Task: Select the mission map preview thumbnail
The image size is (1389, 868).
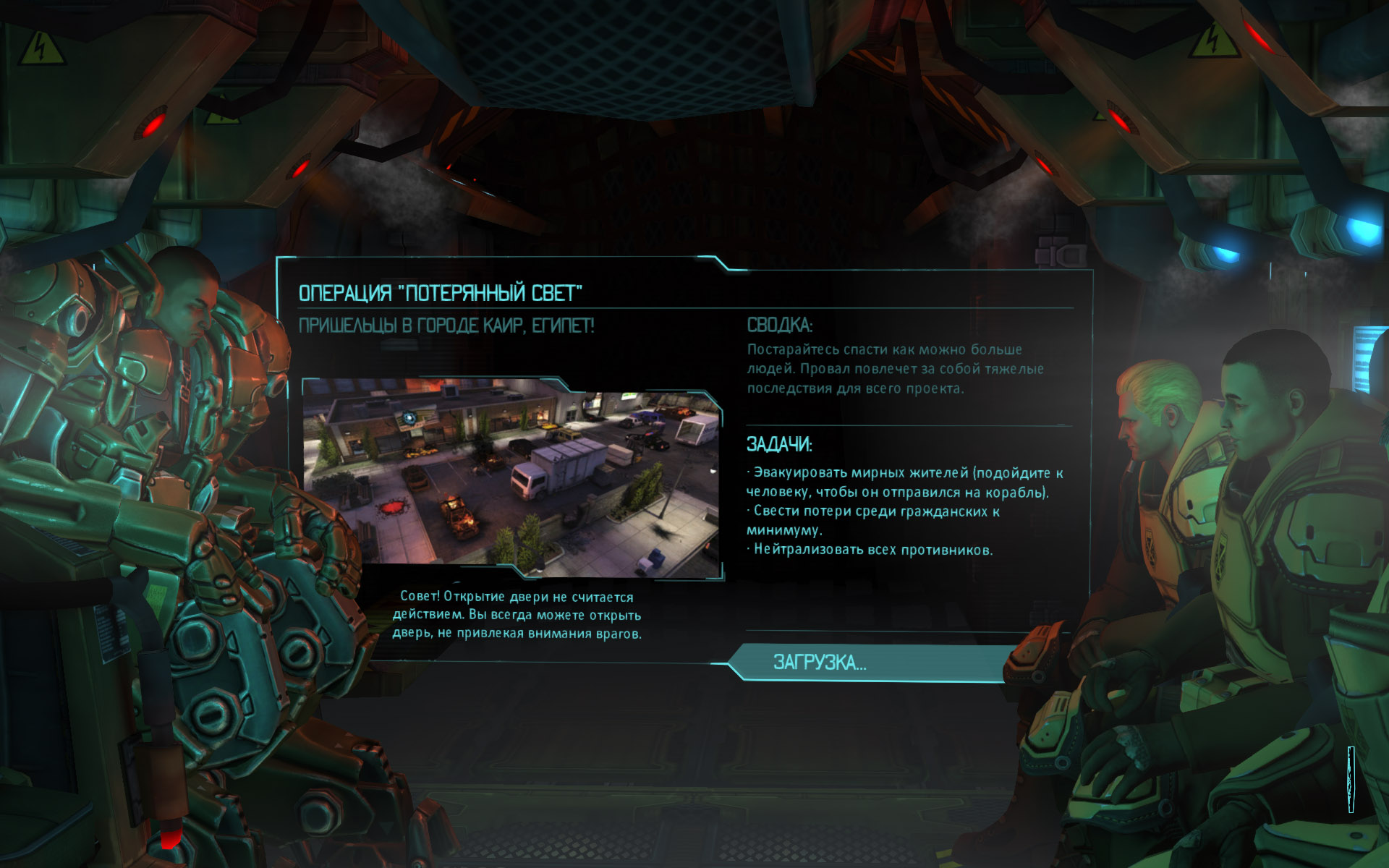Action: (x=512, y=477)
